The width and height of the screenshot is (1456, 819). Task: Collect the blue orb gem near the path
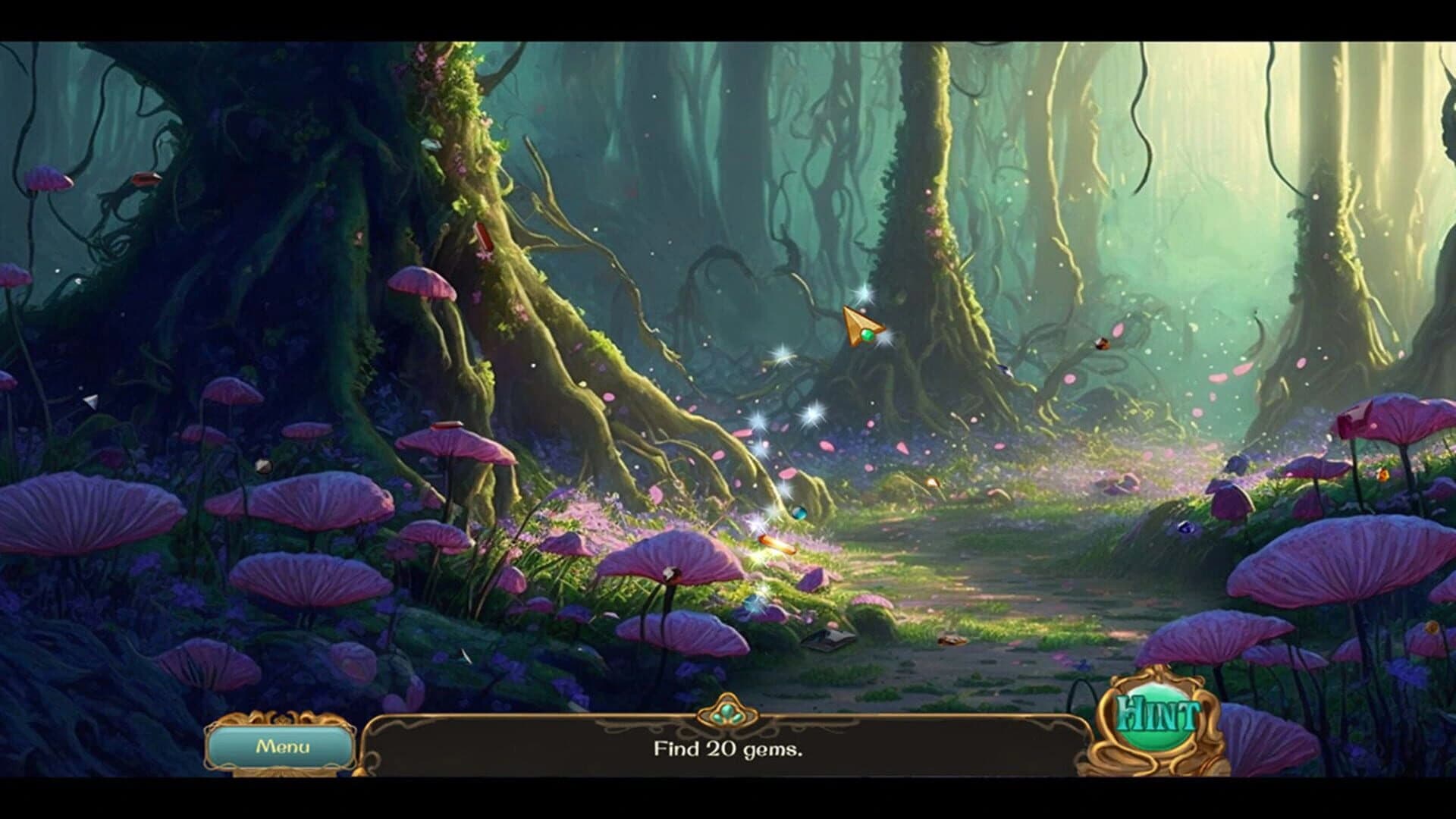(x=799, y=513)
